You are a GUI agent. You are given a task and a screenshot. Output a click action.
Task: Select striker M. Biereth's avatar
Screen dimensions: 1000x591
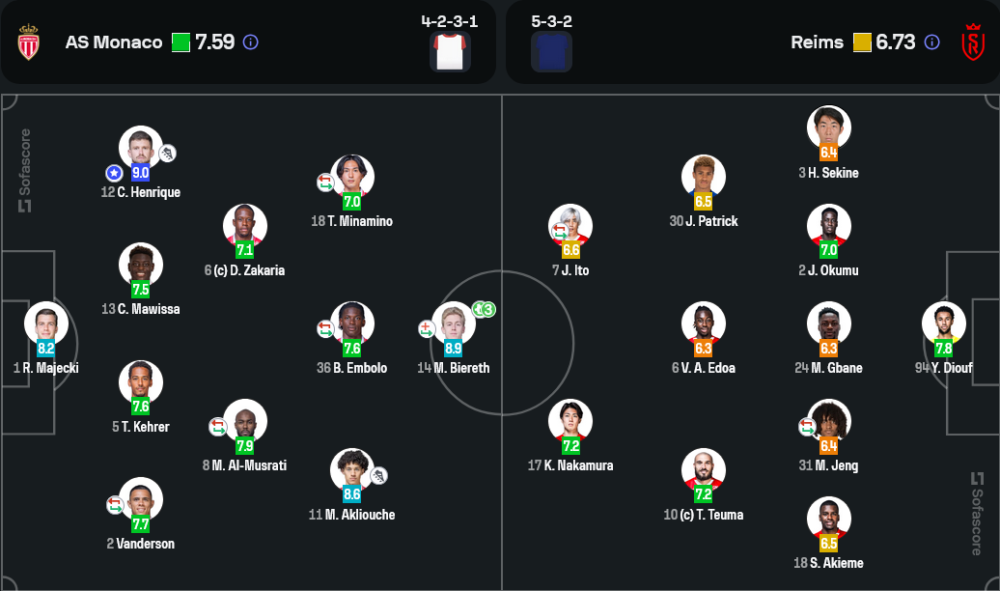coord(453,324)
